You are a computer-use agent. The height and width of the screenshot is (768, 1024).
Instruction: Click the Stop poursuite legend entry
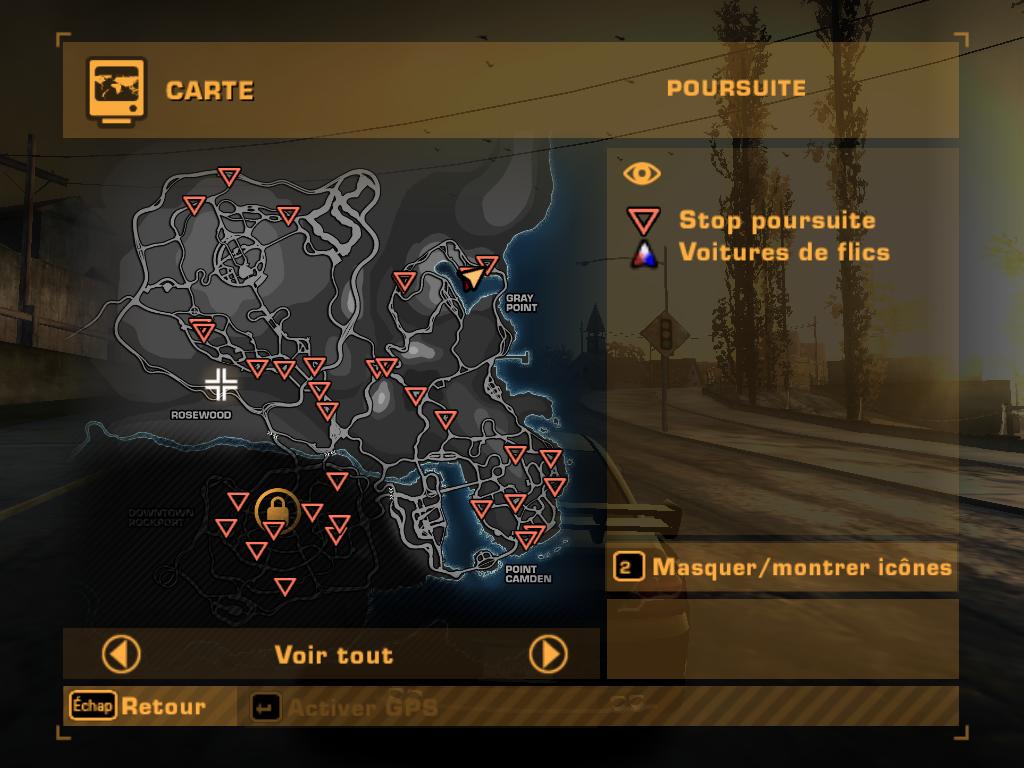tap(776, 221)
